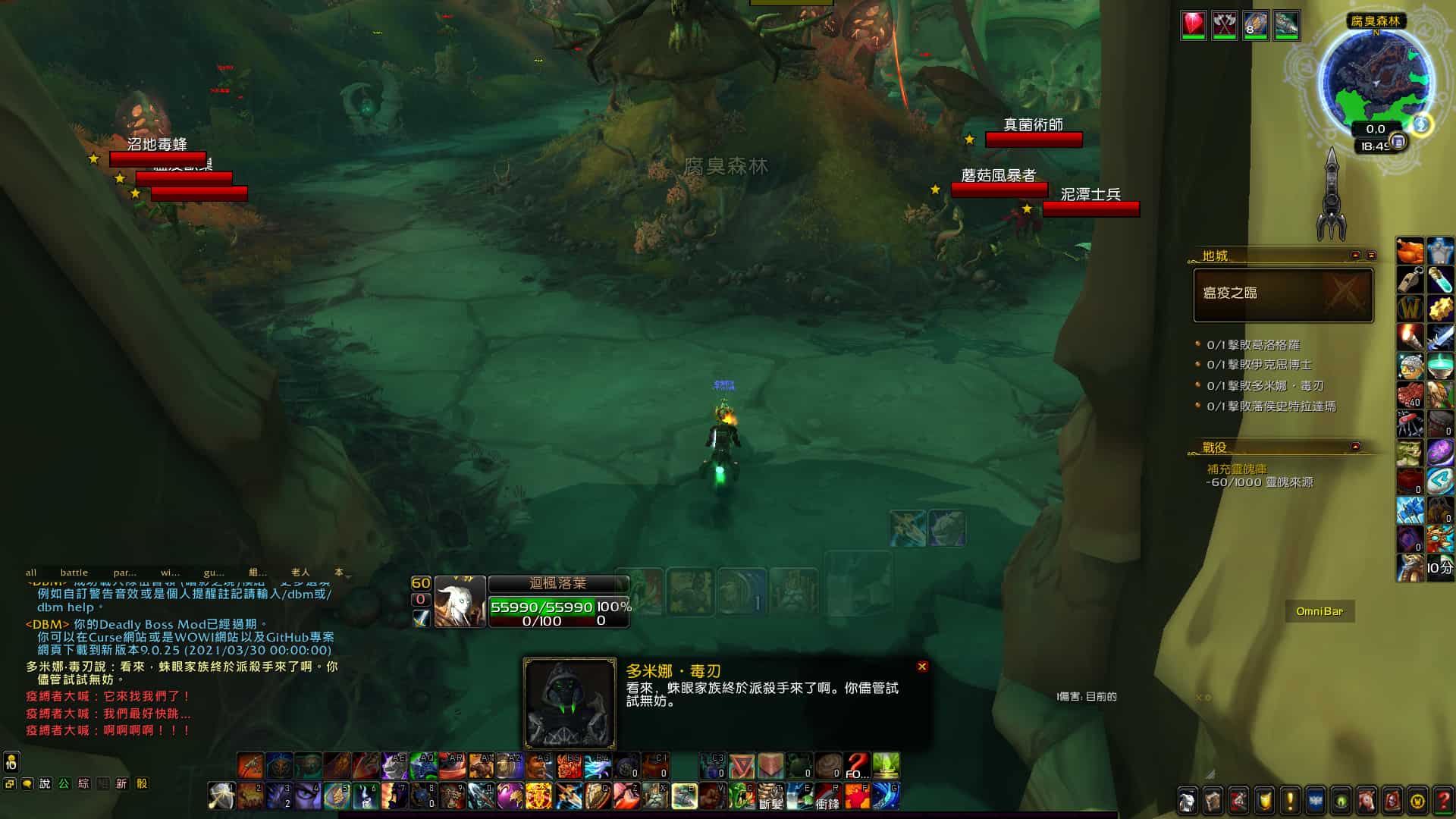Screen dimensions: 1456x819
Task: Switch to the battle chat tab
Action: [x=74, y=573]
